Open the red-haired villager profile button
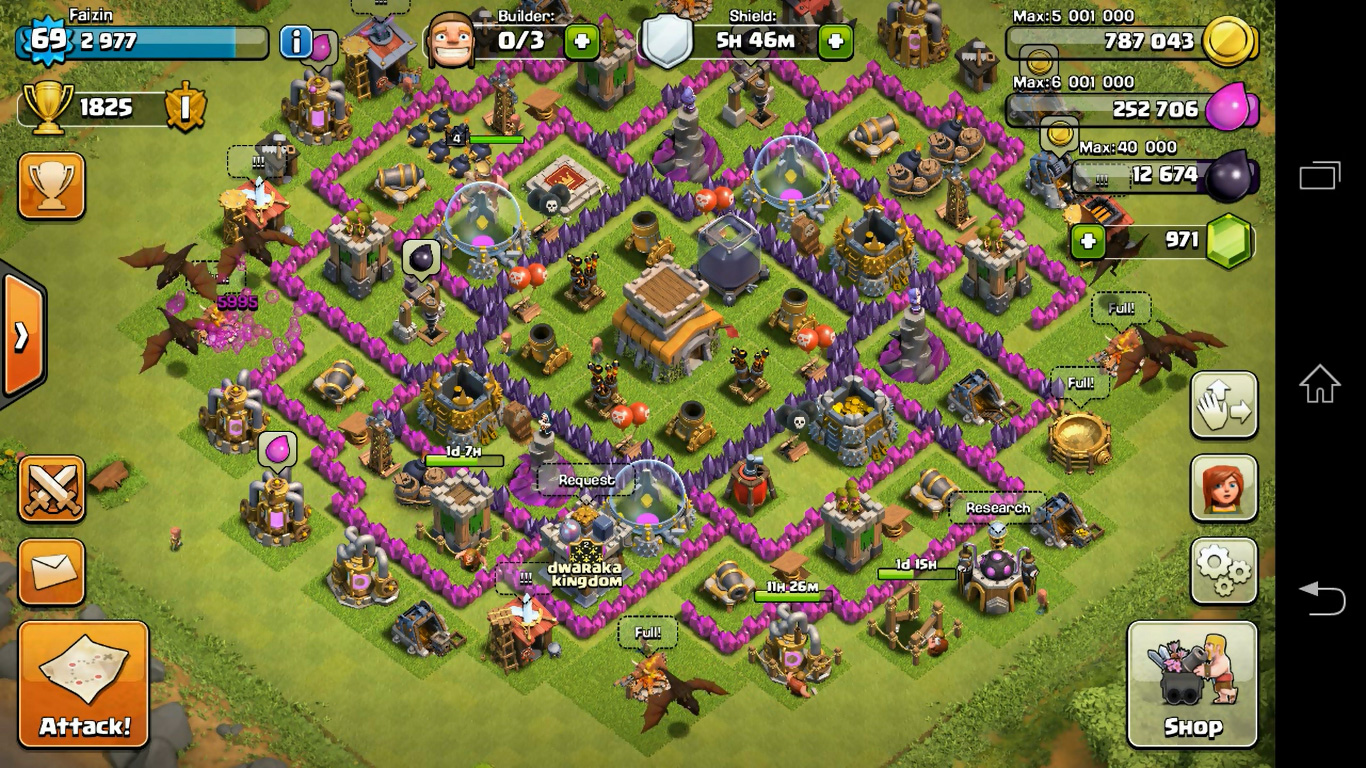1366x768 pixels. [1223, 488]
